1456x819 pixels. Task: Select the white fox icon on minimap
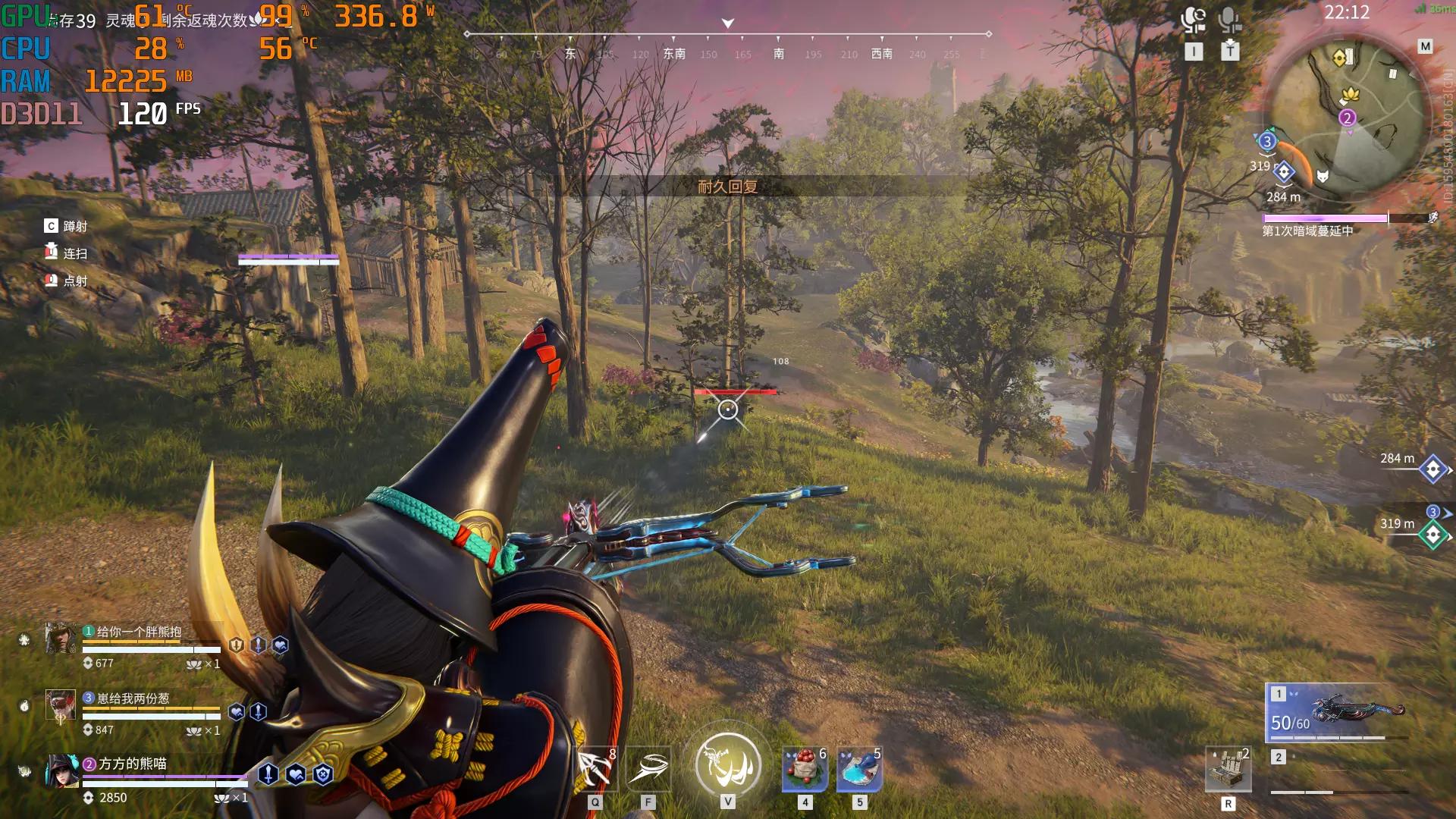tap(1323, 177)
